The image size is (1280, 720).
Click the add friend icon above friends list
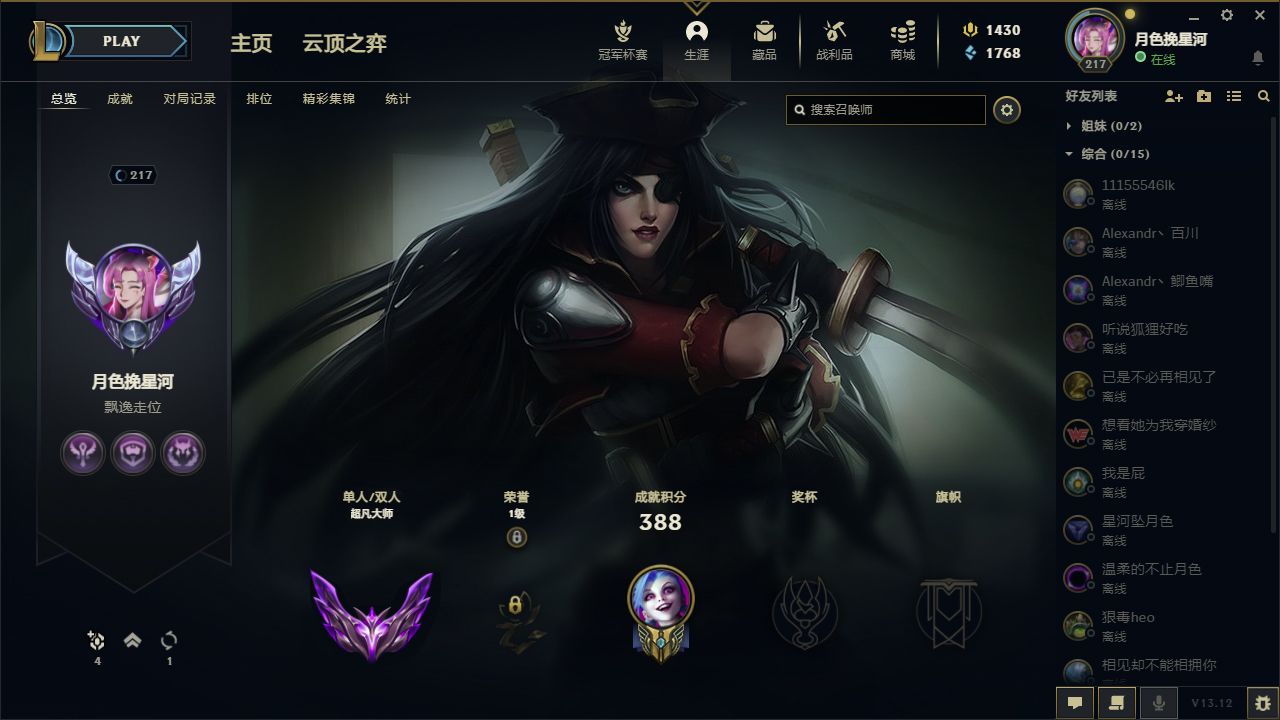1172,96
